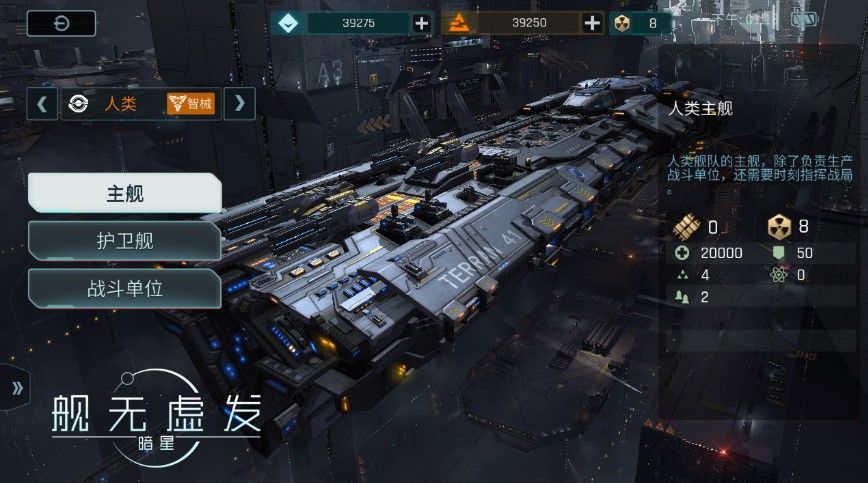Select the 主舰 flagship tab
The width and height of the screenshot is (868, 483).
tap(125, 193)
